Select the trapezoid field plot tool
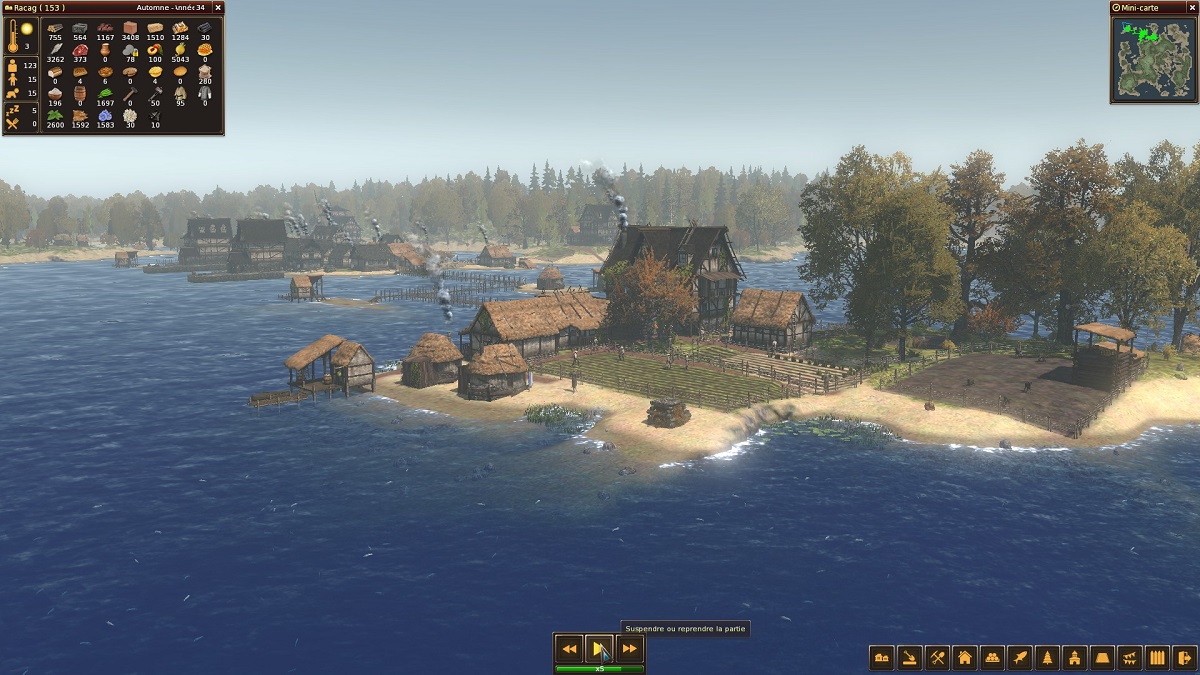 (x=1102, y=658)
